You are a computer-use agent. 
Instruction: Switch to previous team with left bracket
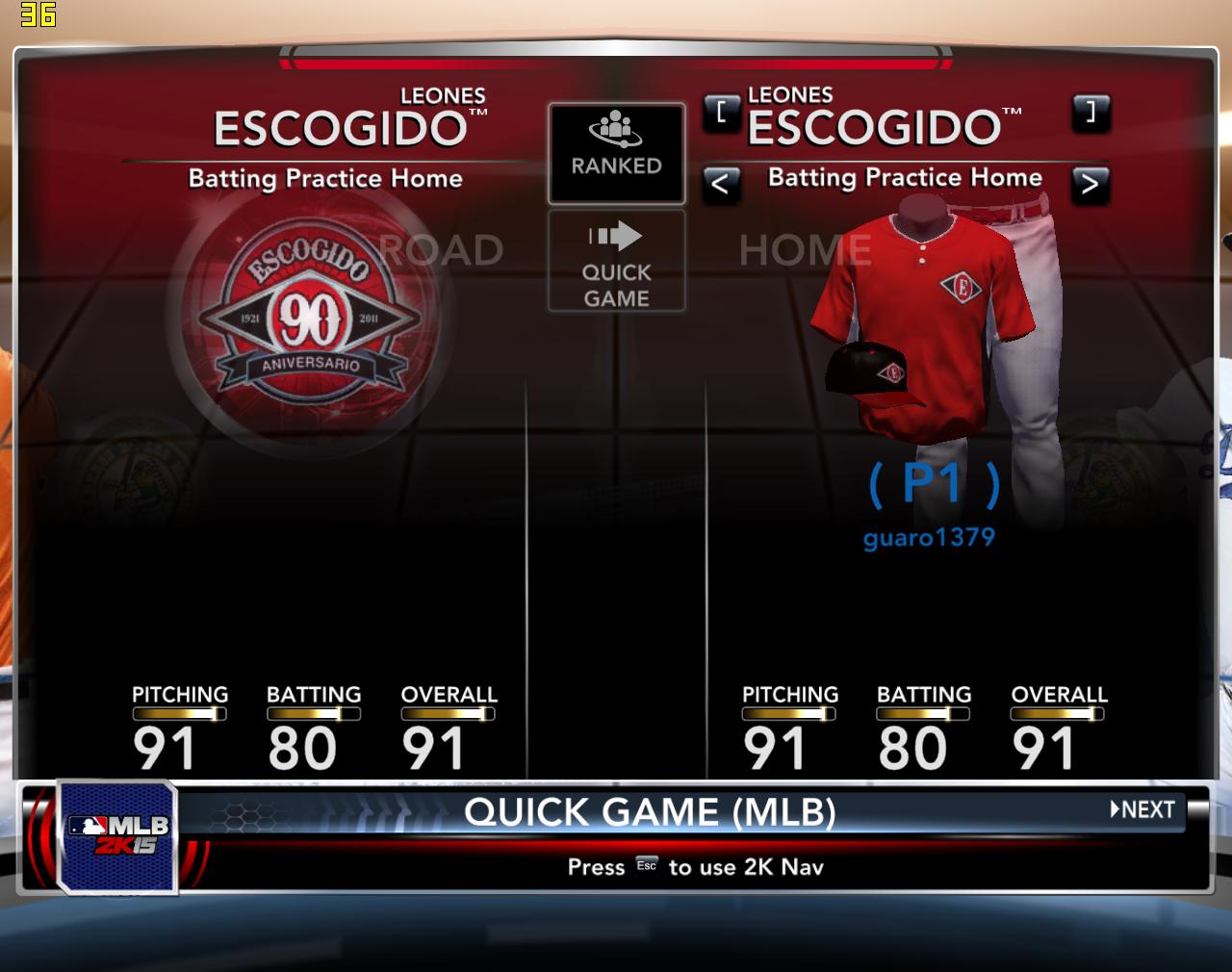(721, 113)
